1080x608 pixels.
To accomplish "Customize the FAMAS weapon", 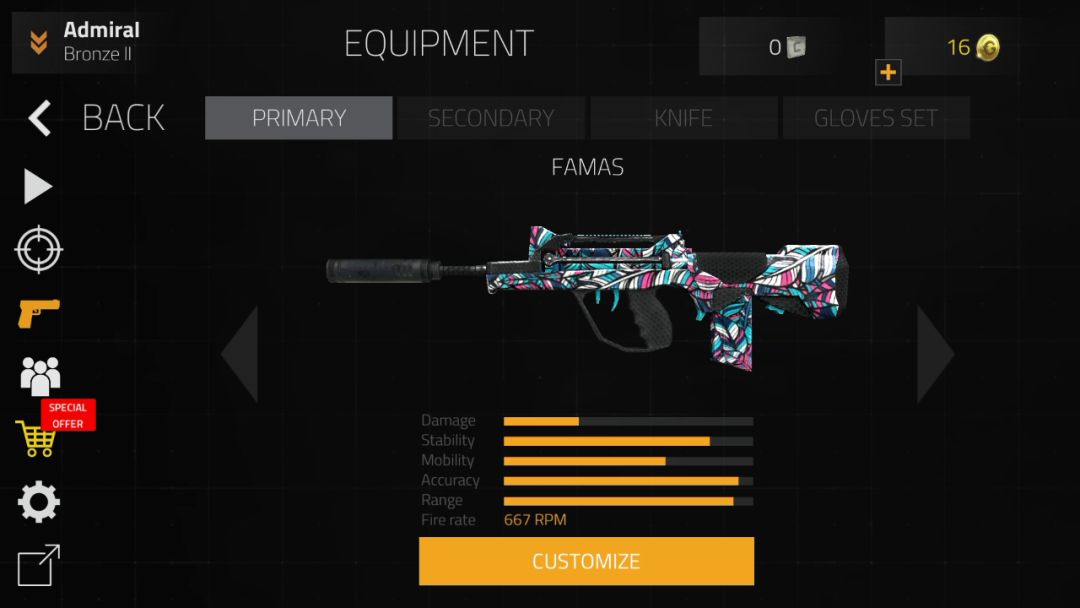I will click(586, 561).
